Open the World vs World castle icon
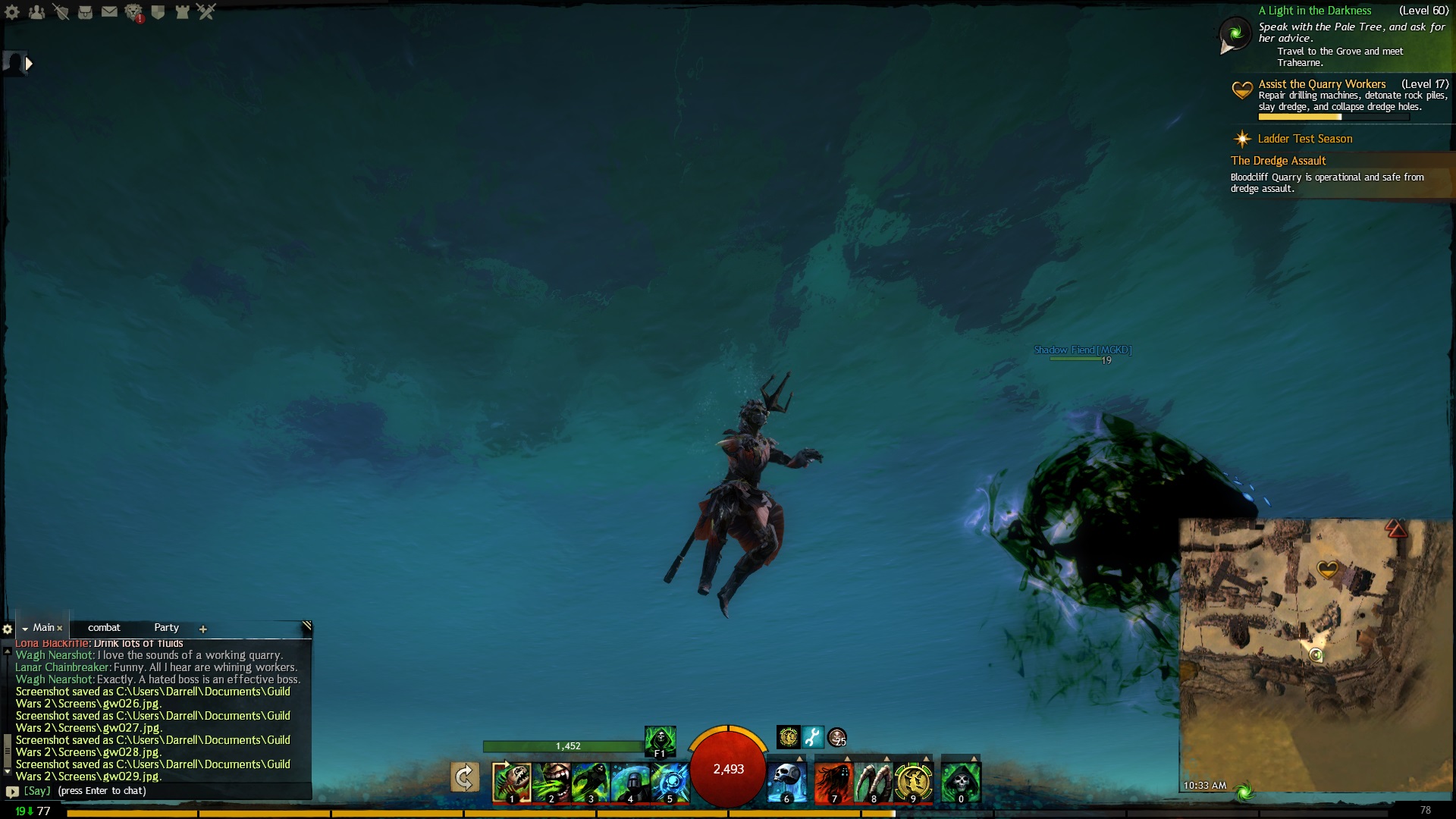 182,12
